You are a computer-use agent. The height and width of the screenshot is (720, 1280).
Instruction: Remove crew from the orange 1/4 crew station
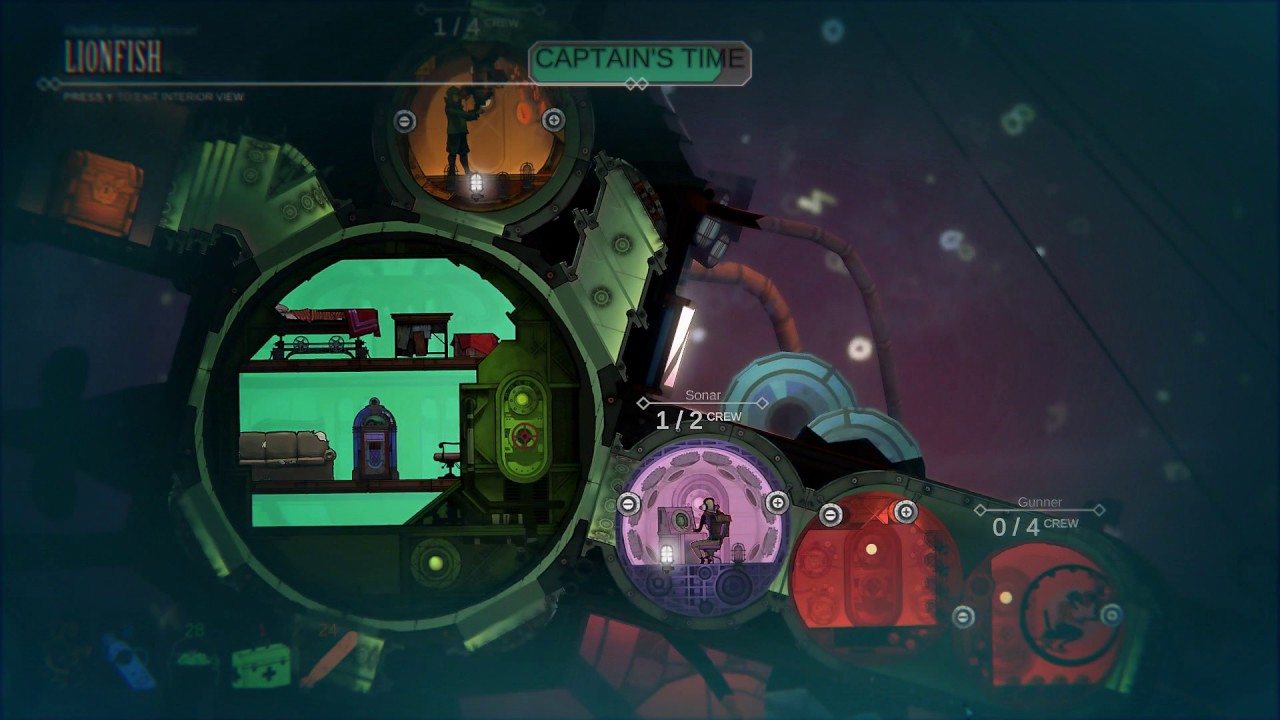[x=405, y=121]
